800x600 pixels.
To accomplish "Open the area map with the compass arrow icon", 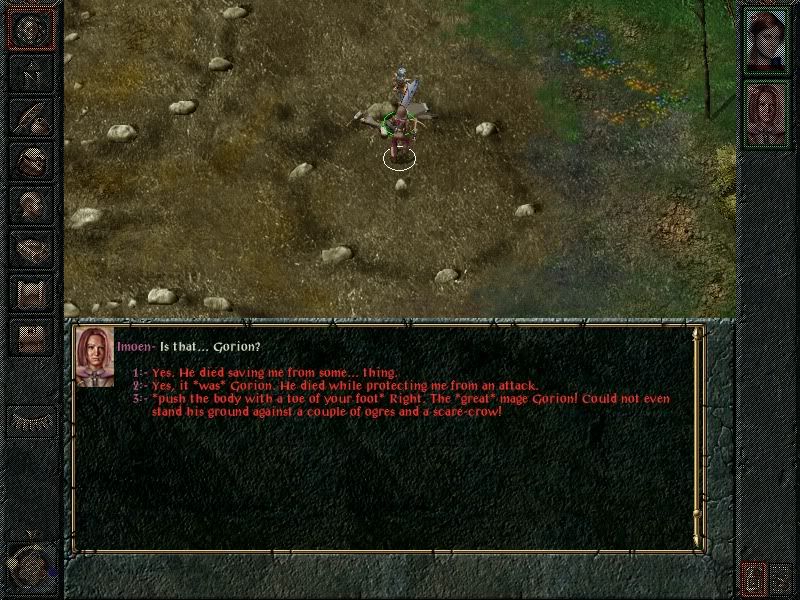I will (31, 74).
